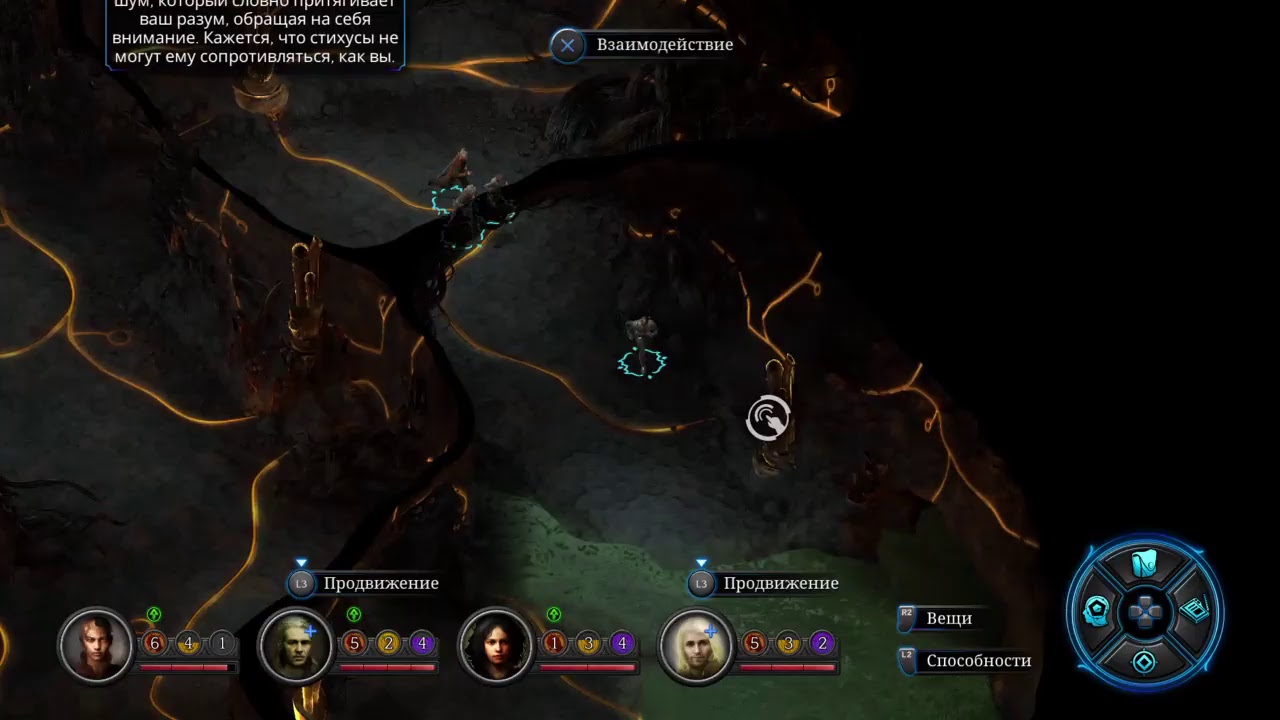Select the shaved-head character portrait
Image resolution: width=1280 pixels, height=720 pixels.
tap(96, 646)
